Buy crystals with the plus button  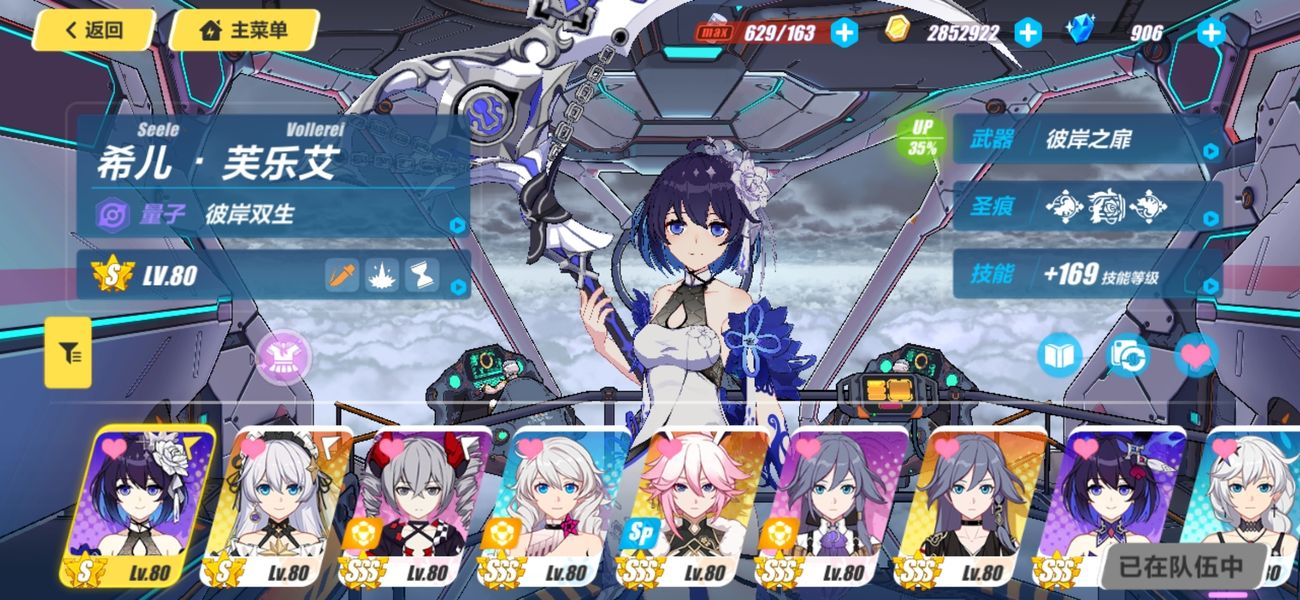[x=1211, y=32]
